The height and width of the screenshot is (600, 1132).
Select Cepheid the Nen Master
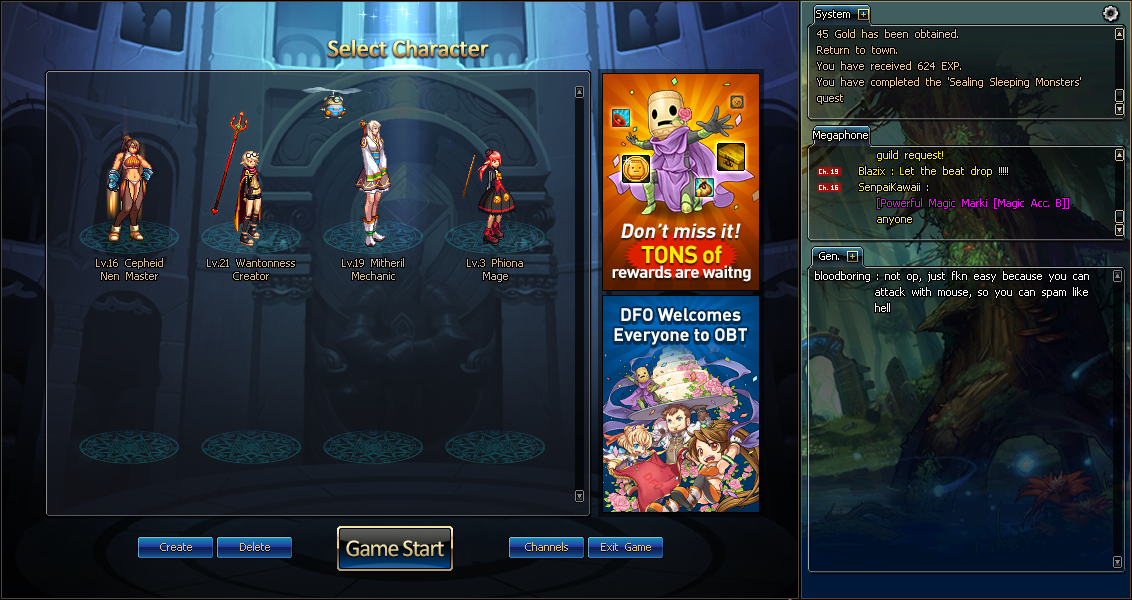pos(130,190)
